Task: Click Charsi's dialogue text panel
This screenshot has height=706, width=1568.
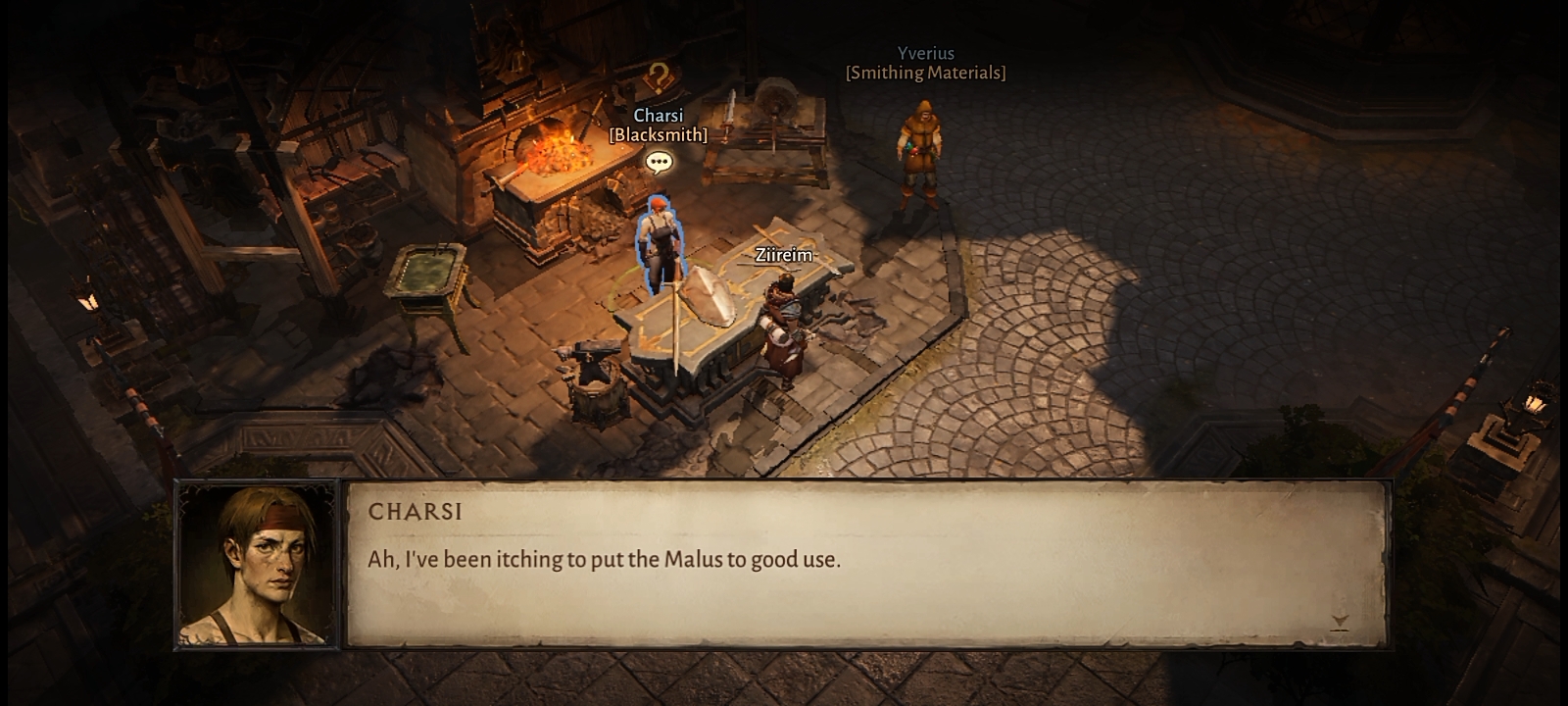Action: click(x=867, y=564)
